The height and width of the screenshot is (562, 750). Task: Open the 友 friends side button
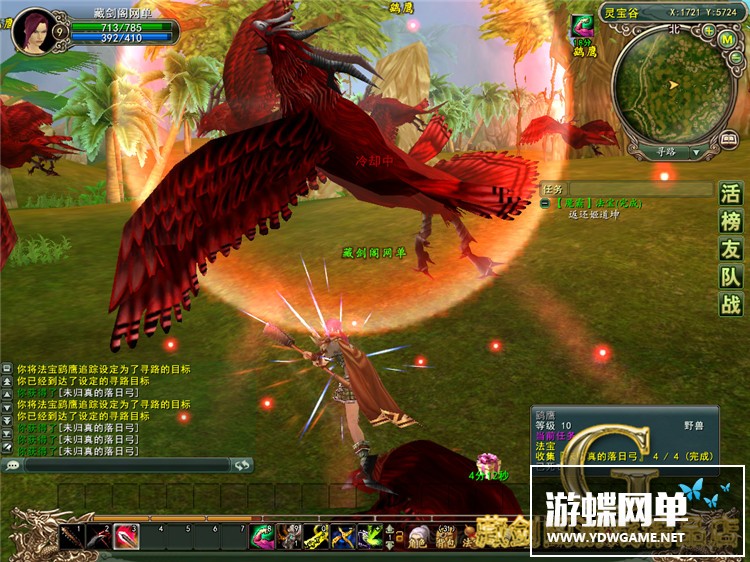[x=731, y=250]
